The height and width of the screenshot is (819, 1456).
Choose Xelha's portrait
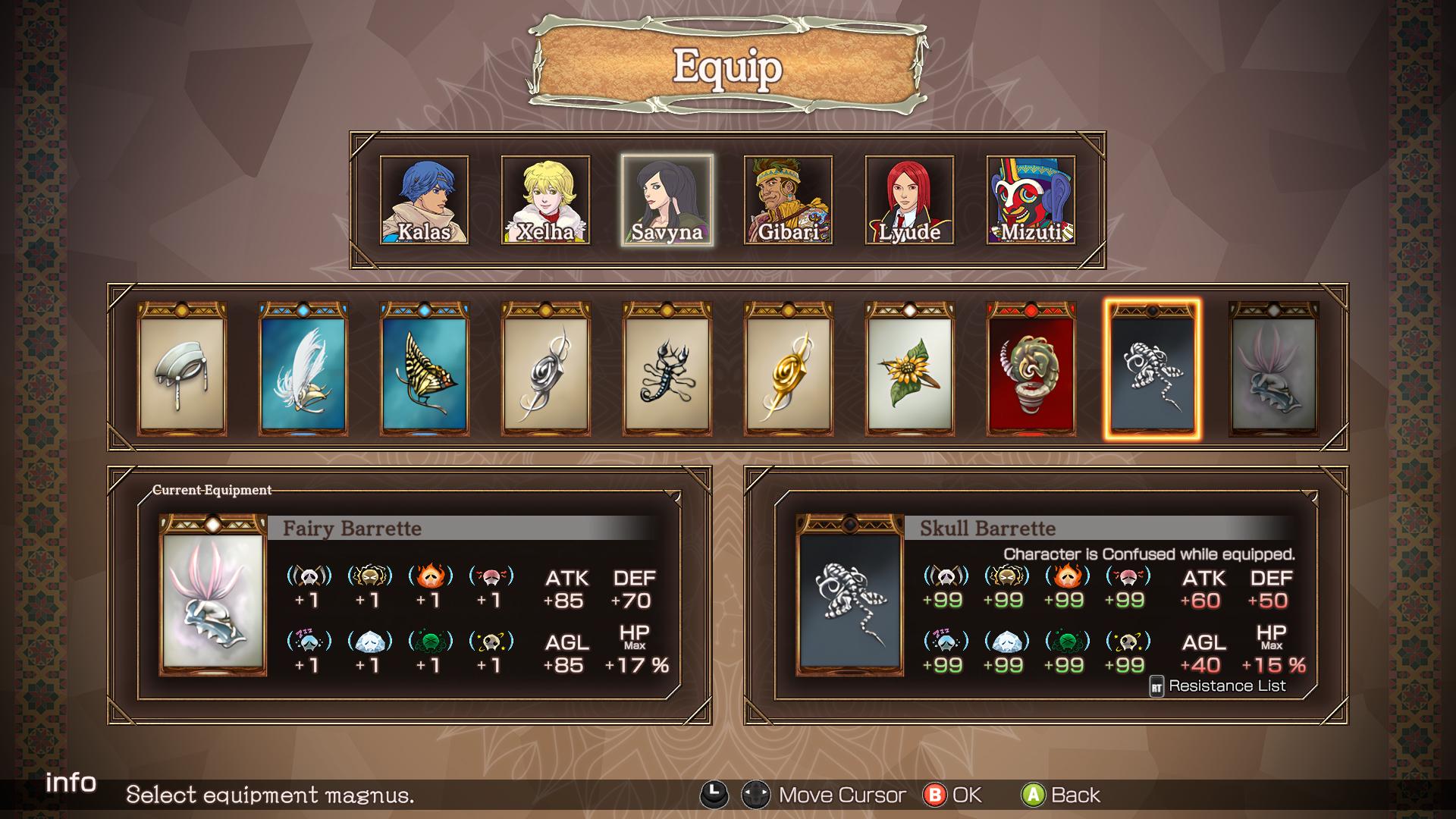pyautogui.click(x=545, y=200)
